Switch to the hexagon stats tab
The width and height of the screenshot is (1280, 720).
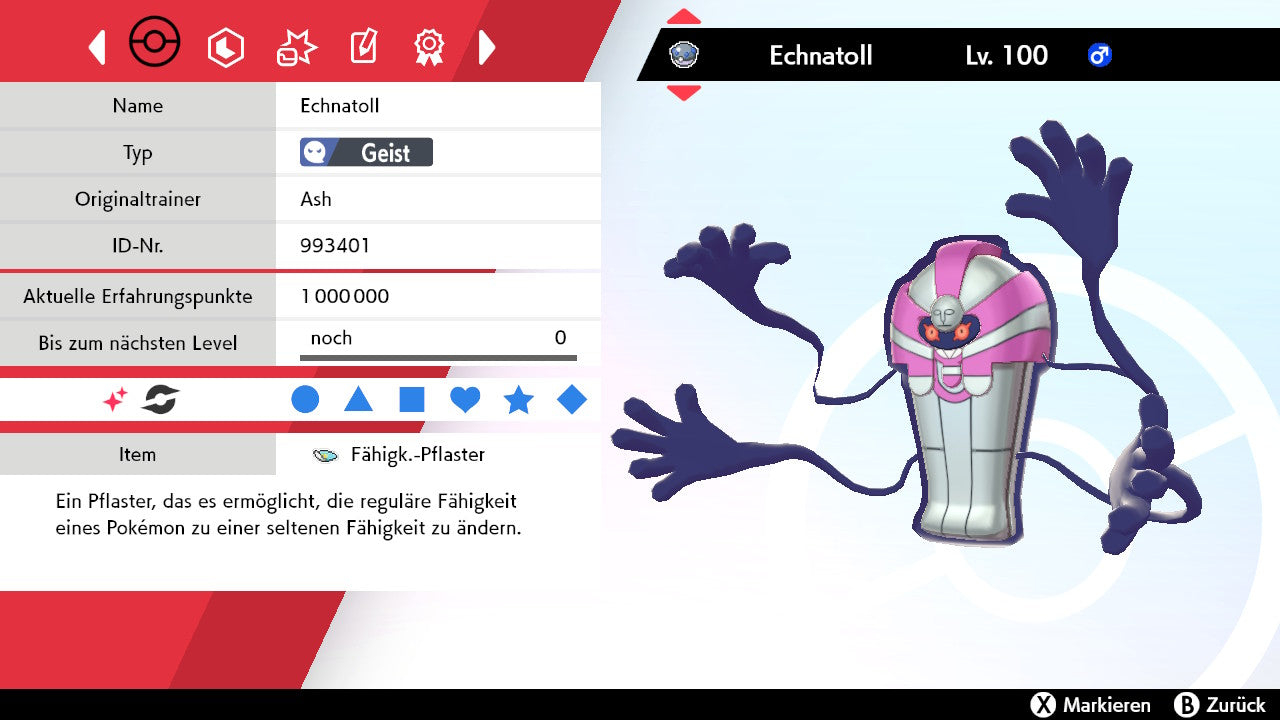tap(225, 47)
